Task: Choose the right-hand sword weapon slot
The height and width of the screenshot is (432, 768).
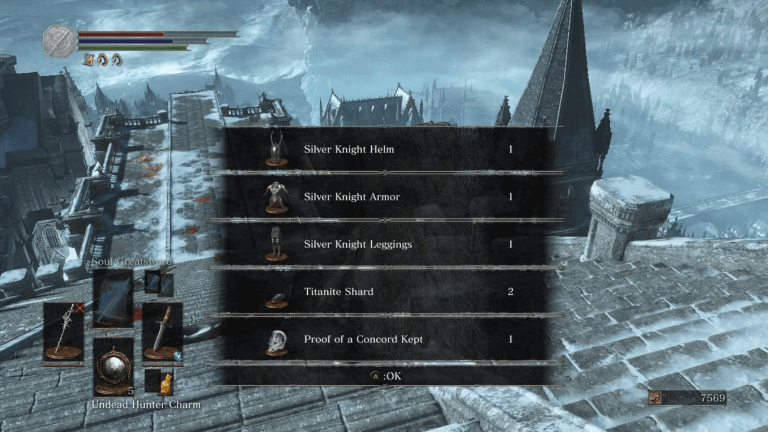Action: pos(161,332)
